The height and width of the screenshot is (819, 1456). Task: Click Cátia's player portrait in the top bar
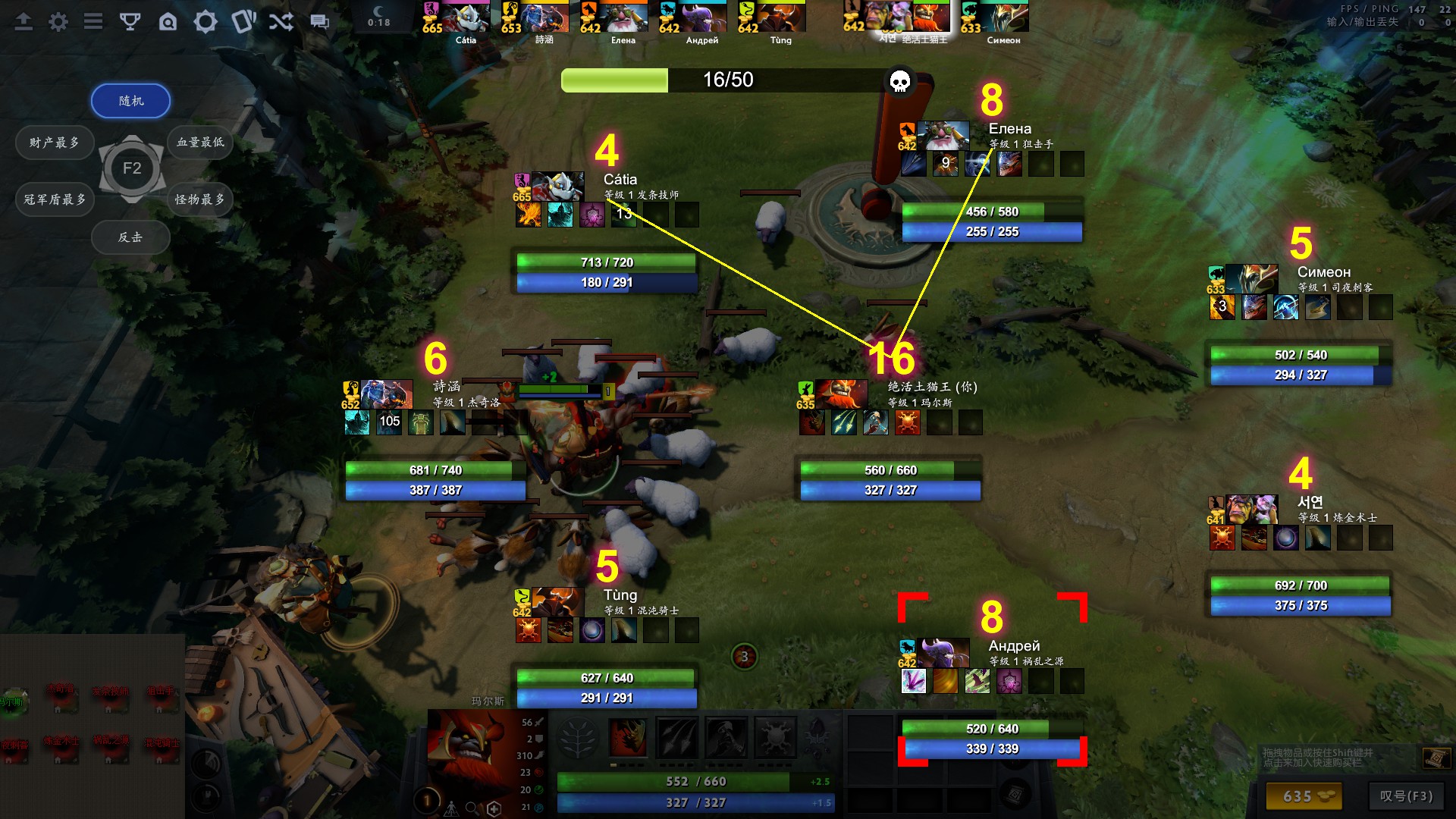point(467,15)
